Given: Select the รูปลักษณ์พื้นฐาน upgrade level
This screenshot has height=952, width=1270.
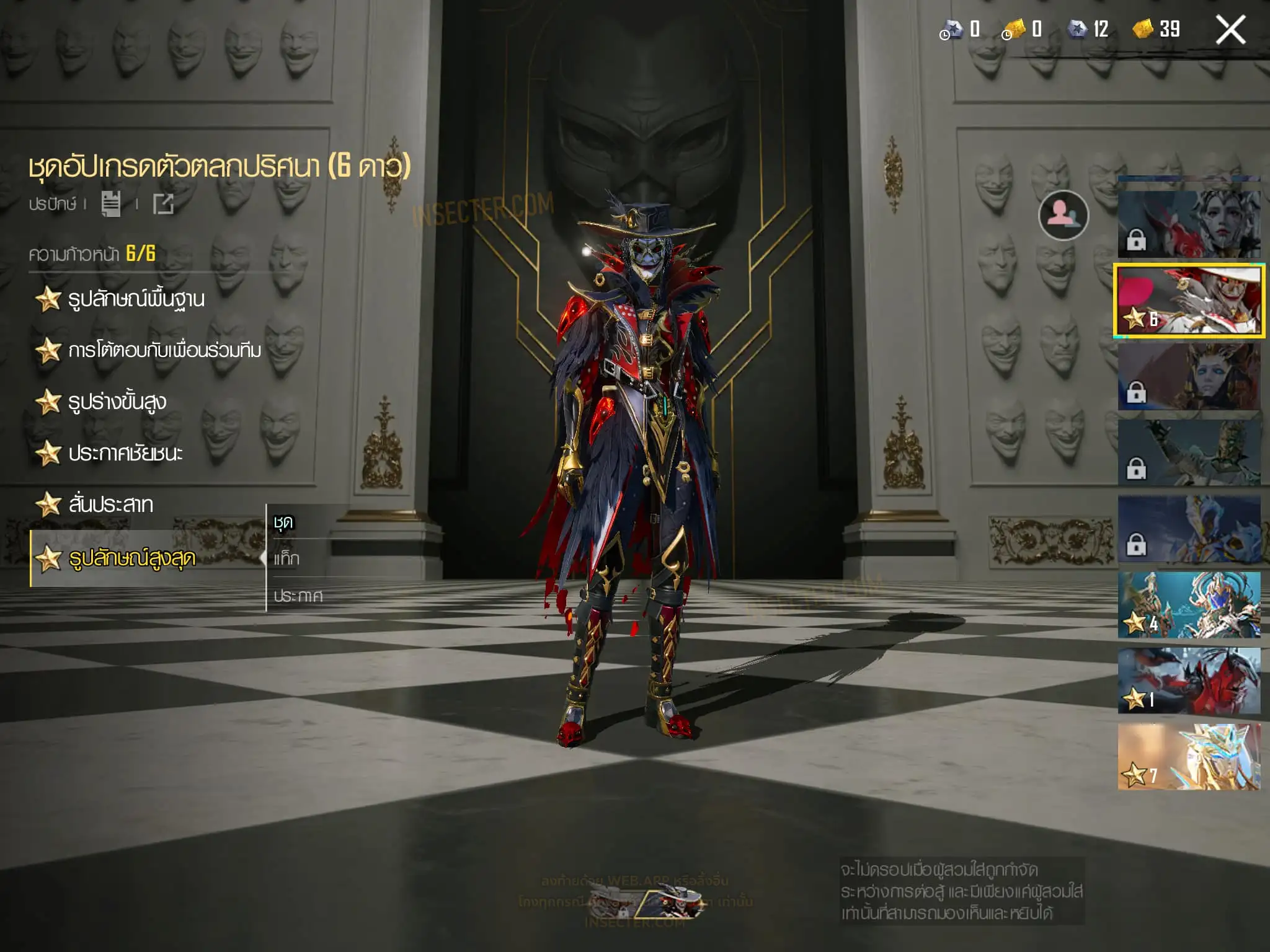Looking at the screenshot, I should (136, 299).
